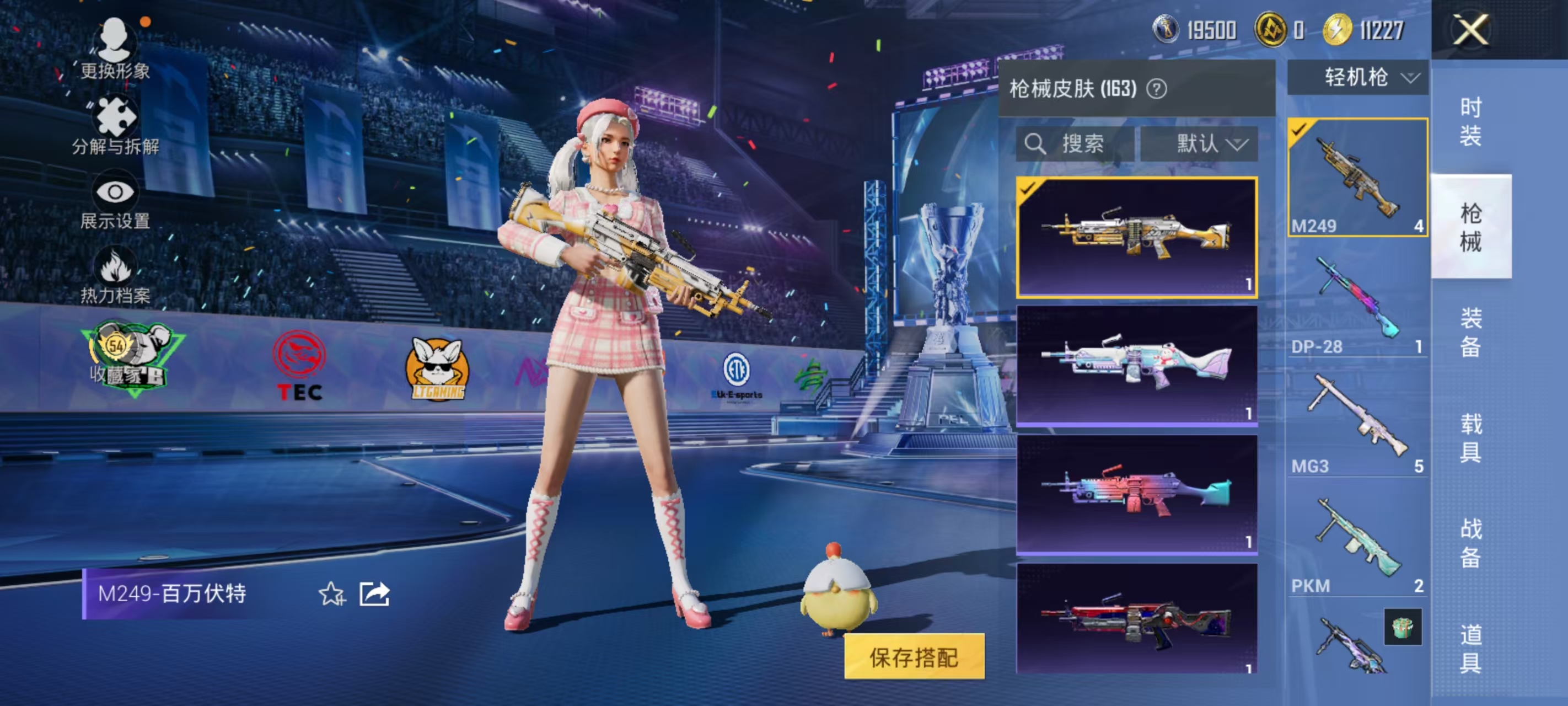Click the 搜索 search input field
Viewport: 1568px width, 706px height.
(1083, 144)
